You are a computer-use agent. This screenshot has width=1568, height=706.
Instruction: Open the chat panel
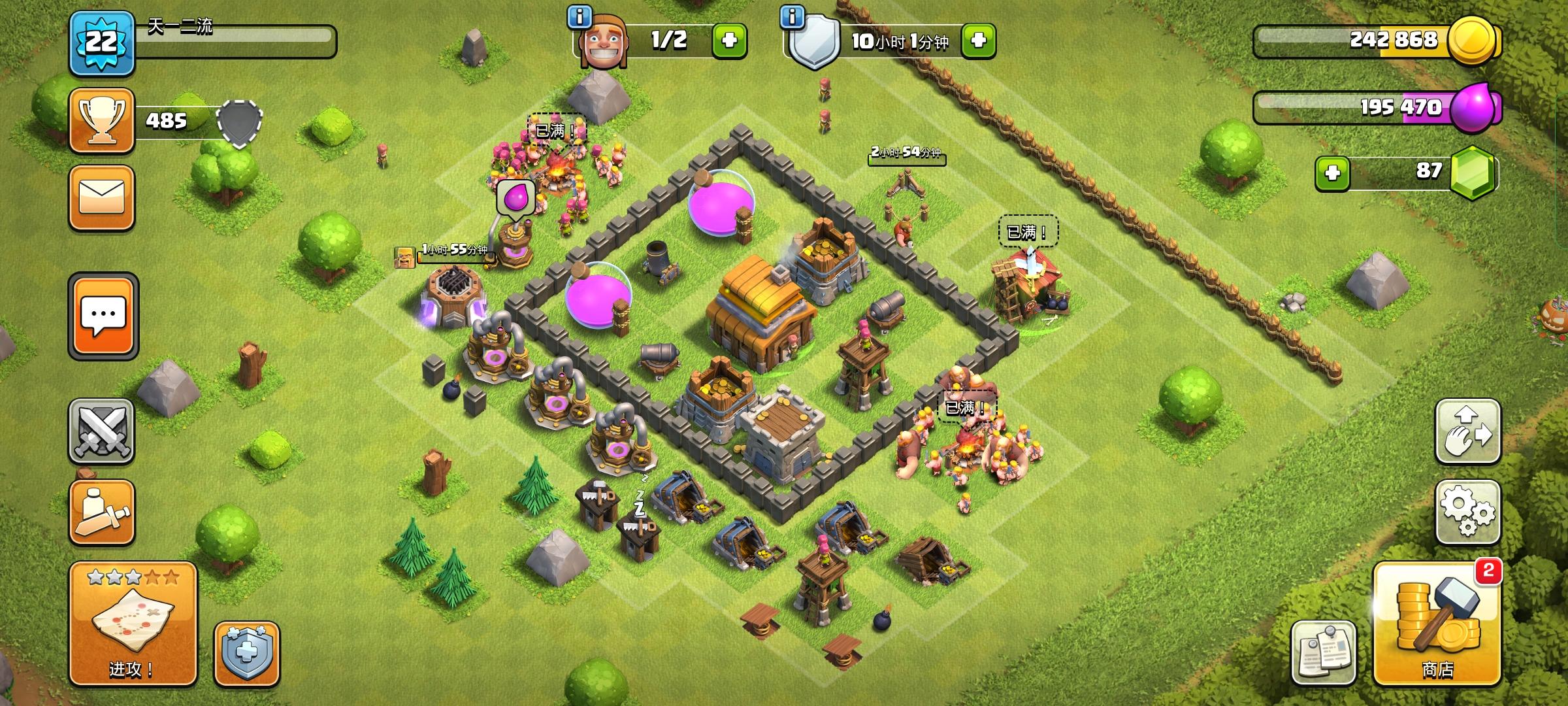tap(102, 316)
